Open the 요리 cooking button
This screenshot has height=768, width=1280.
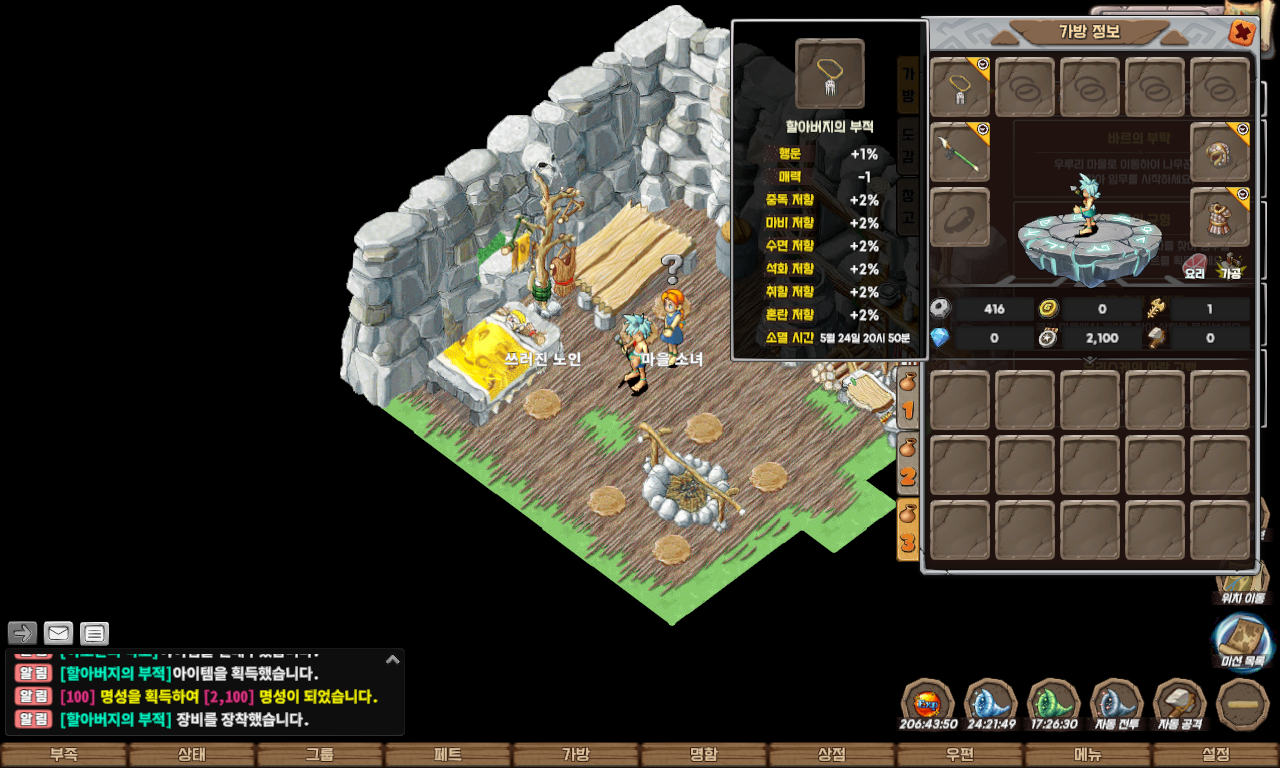[x=1195, y=266]
